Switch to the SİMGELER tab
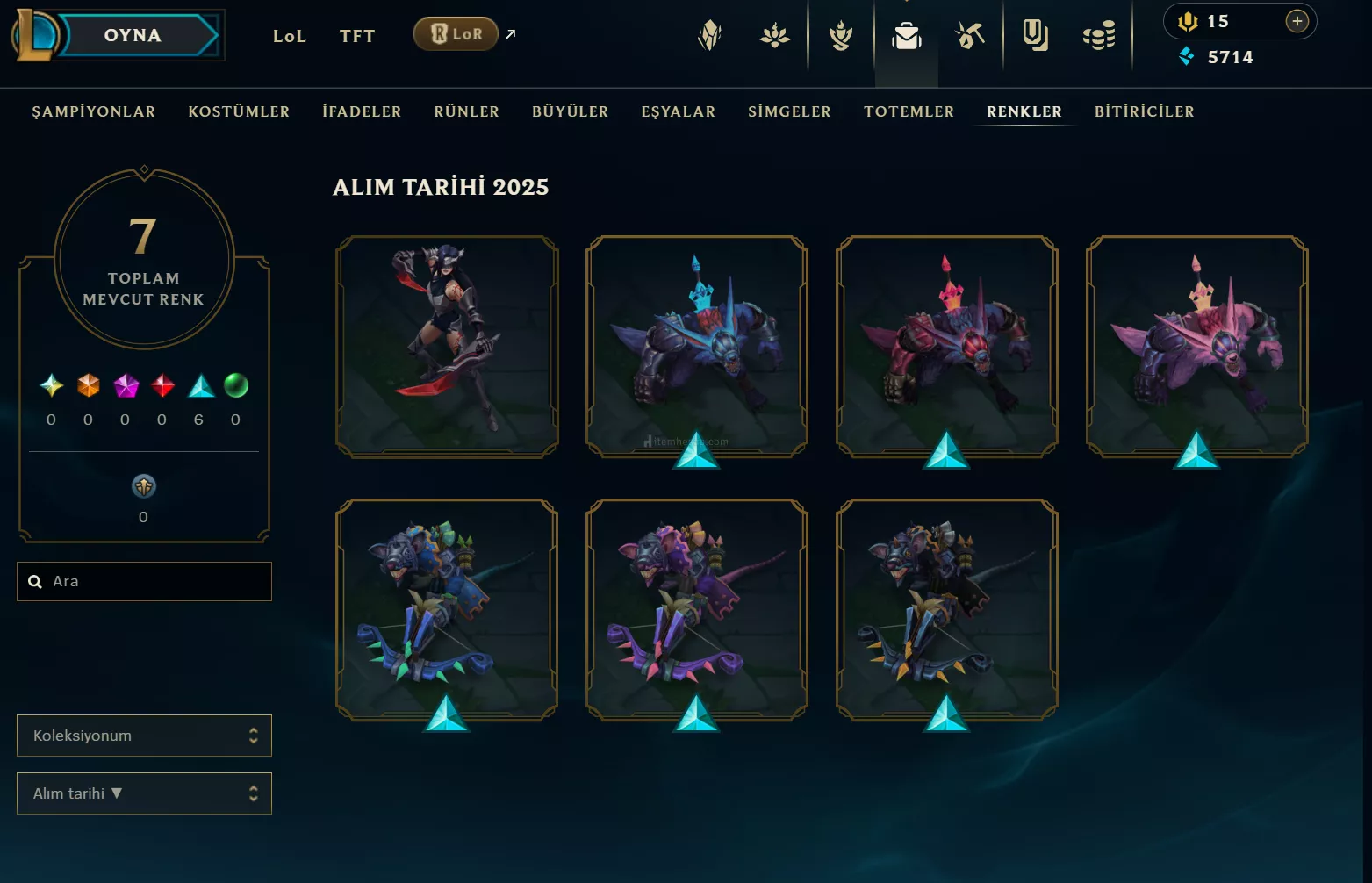Viewport: 1372px width, 883px height. (x=789, y=111)
